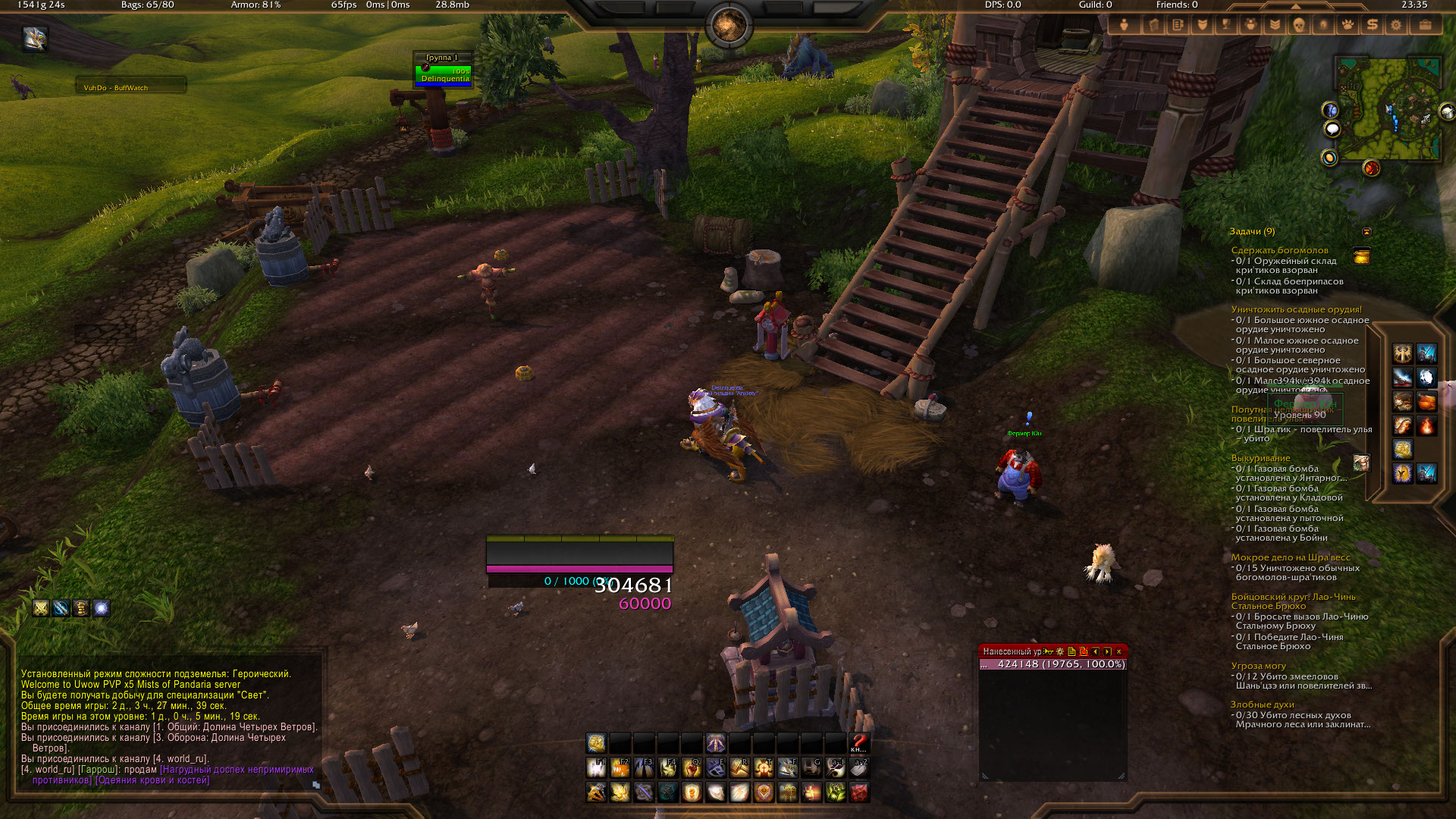The height and width of the screenshot is (819, 1456).
Task: Activate the hammer ability bound to R
Action: pyautogui.click(x=739, y=768)
